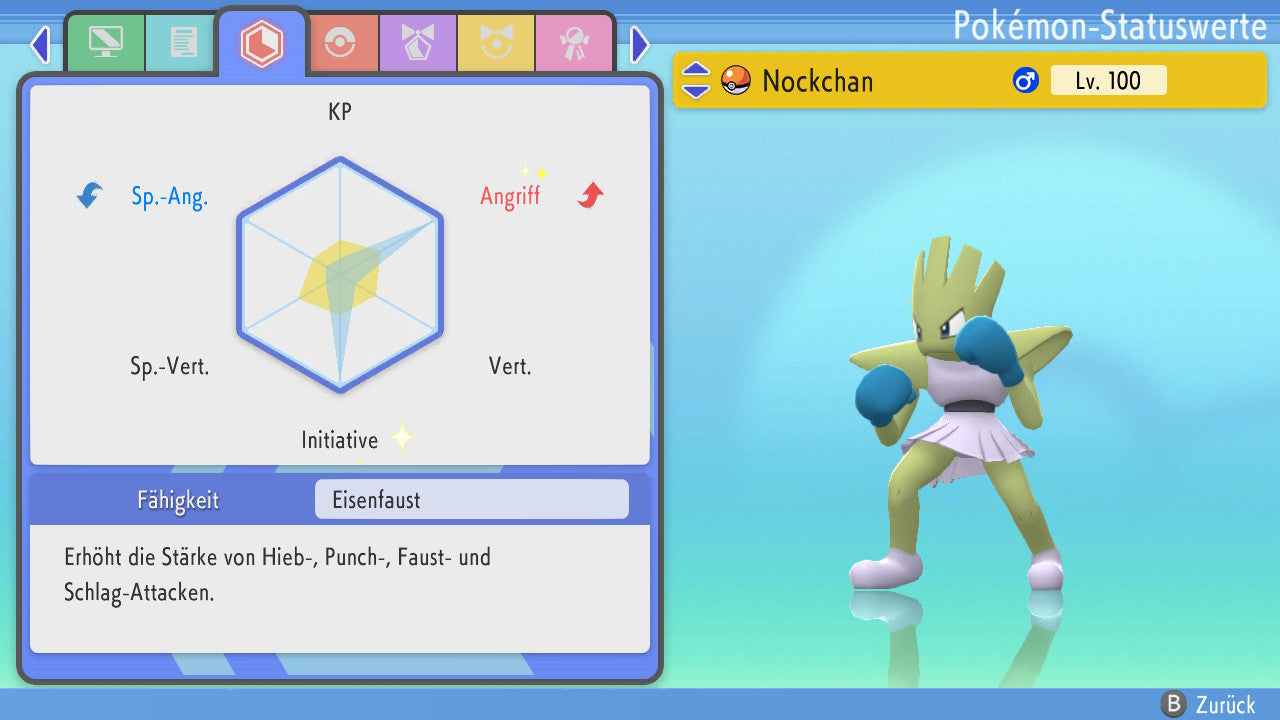Switch to the green monitor tab

tap(105, 43)
